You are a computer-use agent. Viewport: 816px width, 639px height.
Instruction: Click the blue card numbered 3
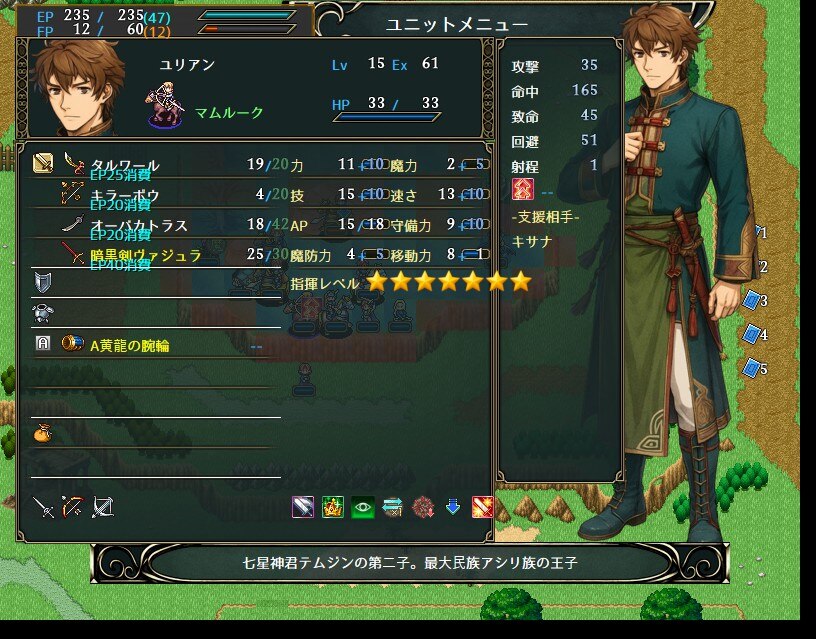[753, 300]
